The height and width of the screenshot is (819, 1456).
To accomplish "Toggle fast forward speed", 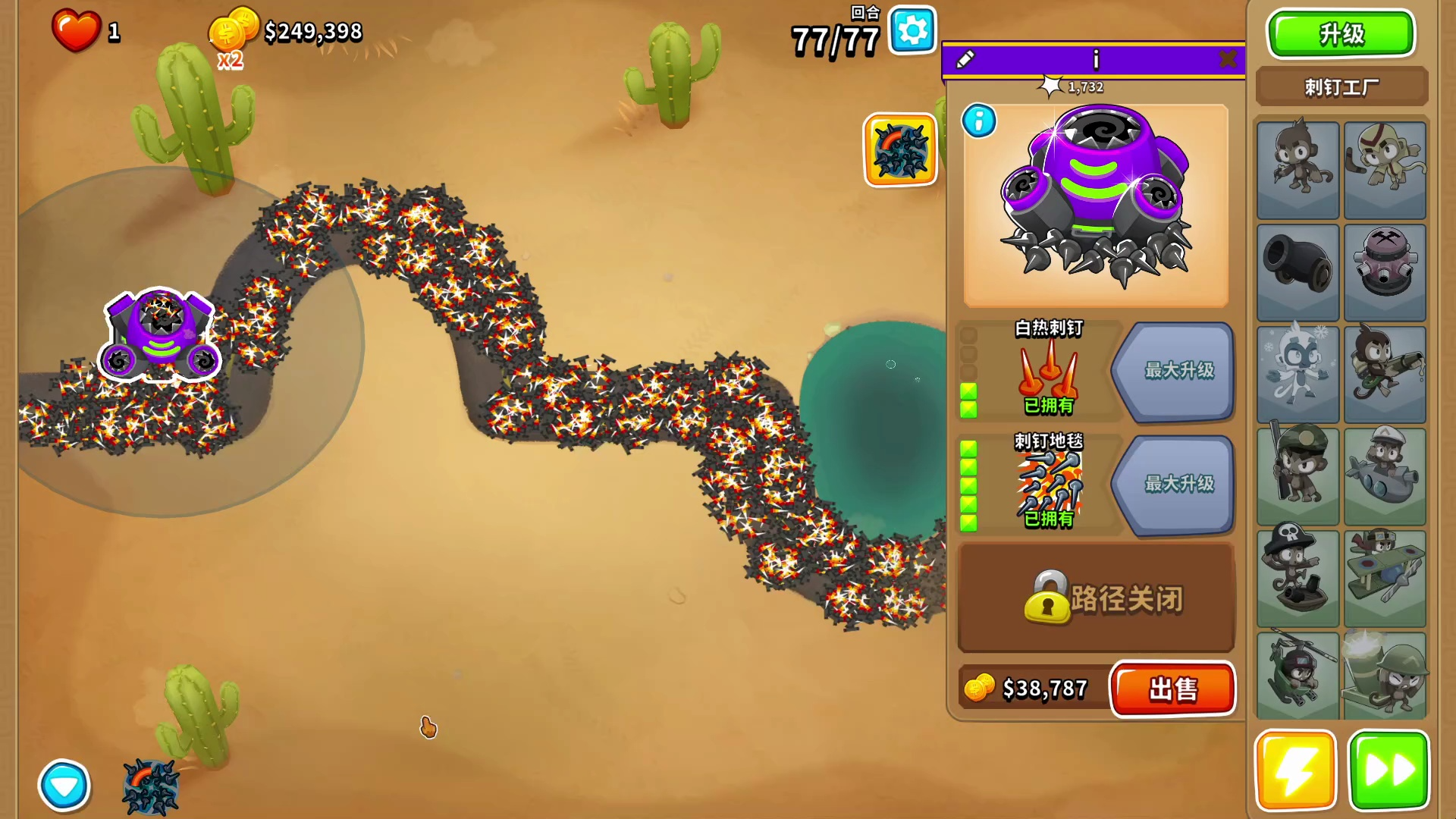I will tap(1388, 770).
